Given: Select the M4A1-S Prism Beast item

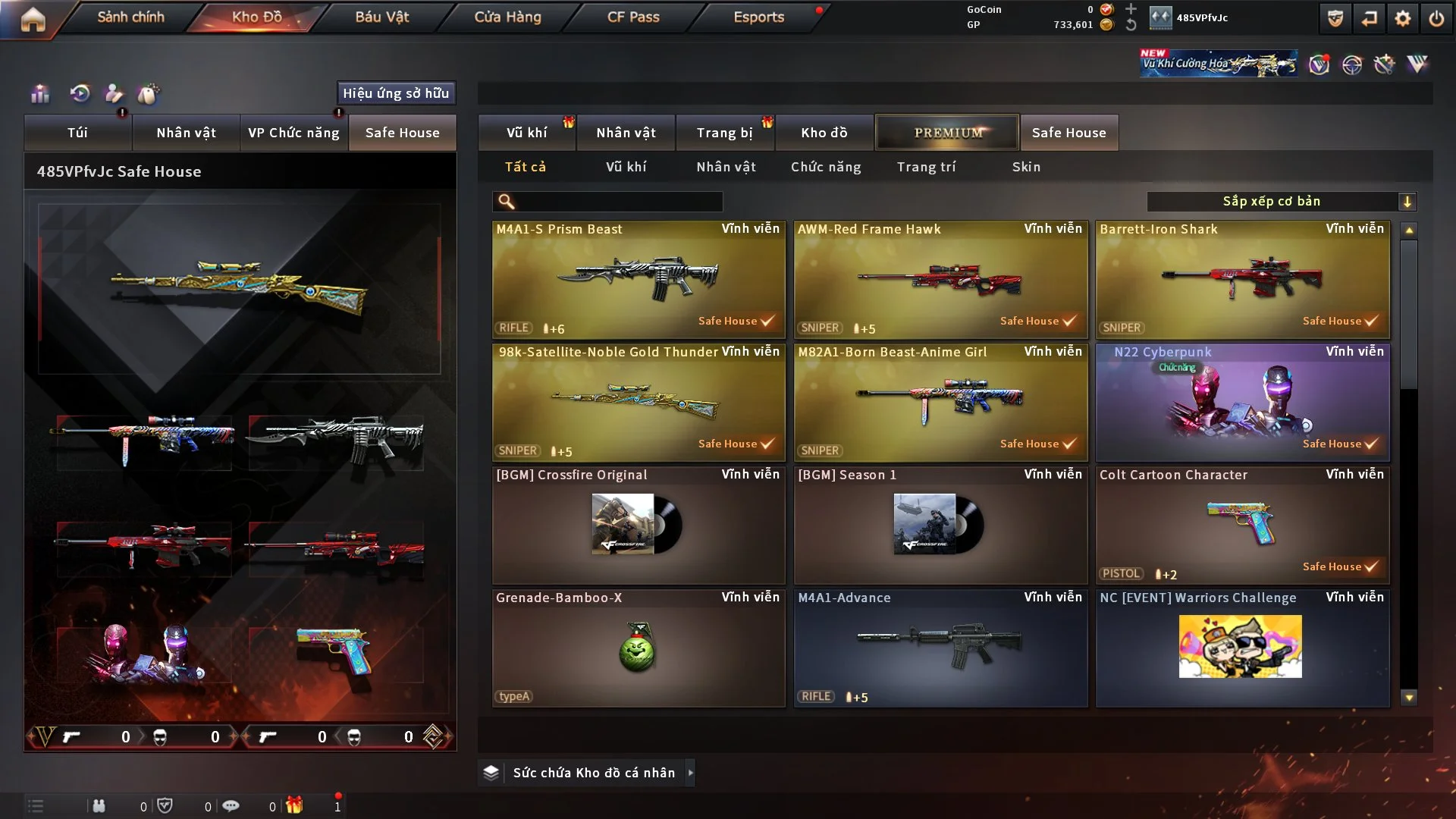Looking at the screenshot, I should [638, 279].
